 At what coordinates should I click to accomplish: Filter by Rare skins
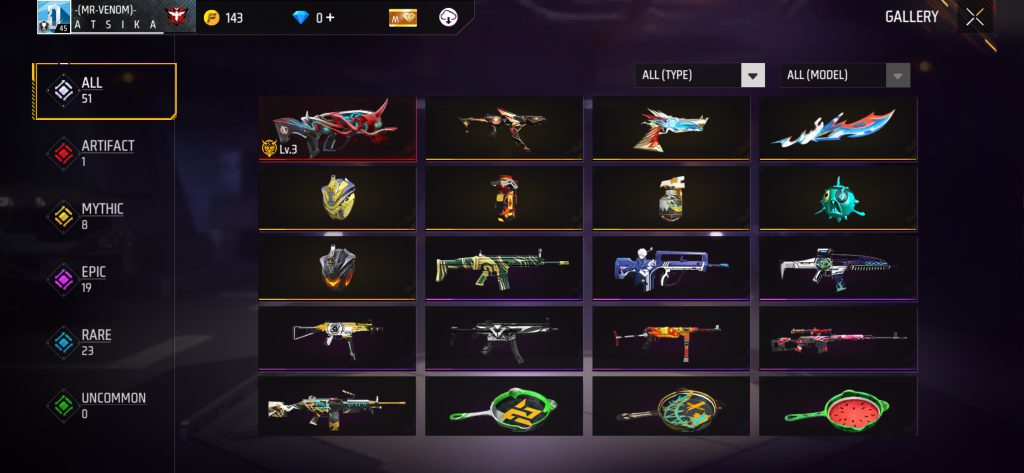click(104, 342)
